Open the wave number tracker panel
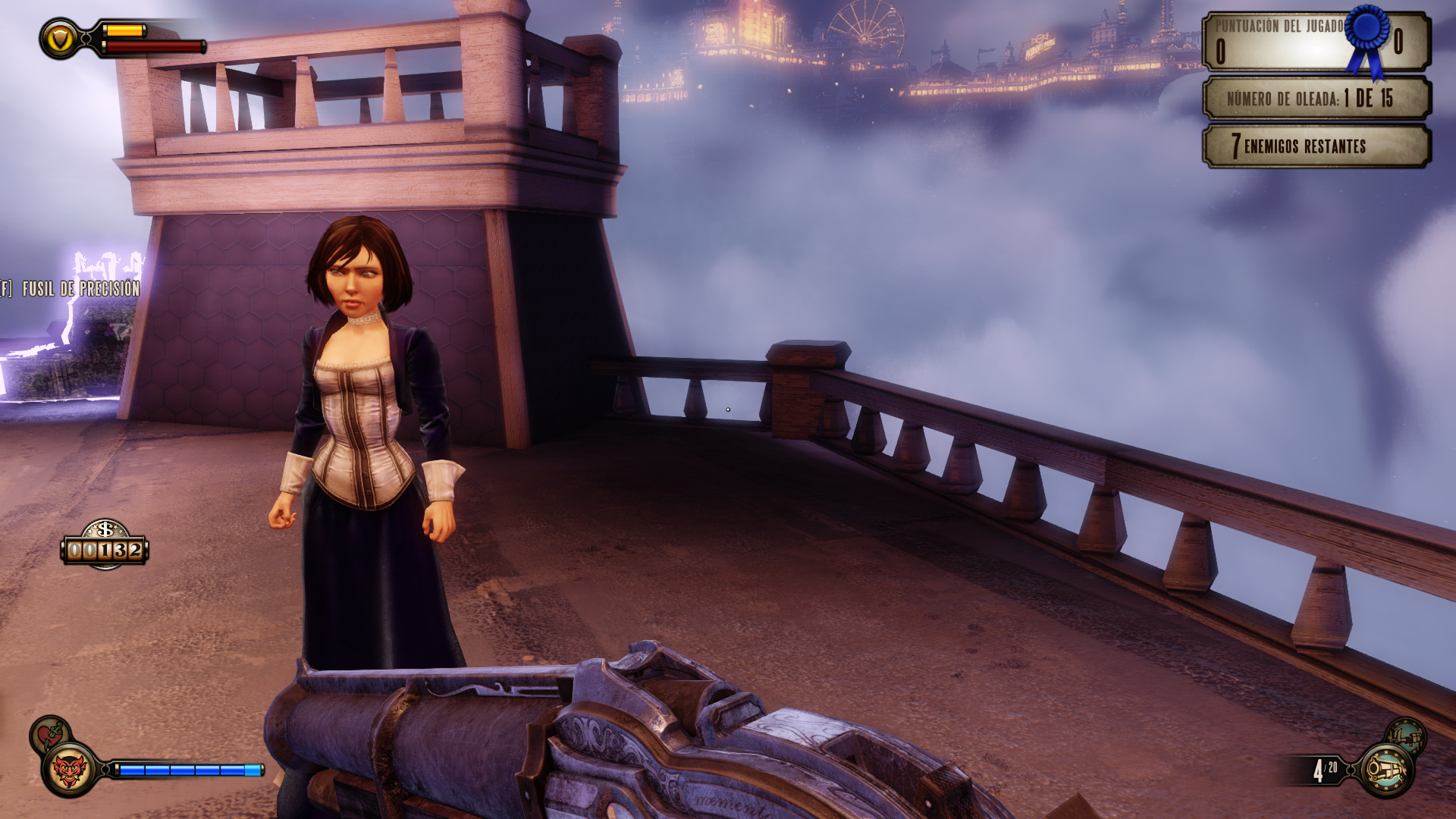Image resolution: width=1456 pixels, height=819 pixels. [x=1316, y=98]
